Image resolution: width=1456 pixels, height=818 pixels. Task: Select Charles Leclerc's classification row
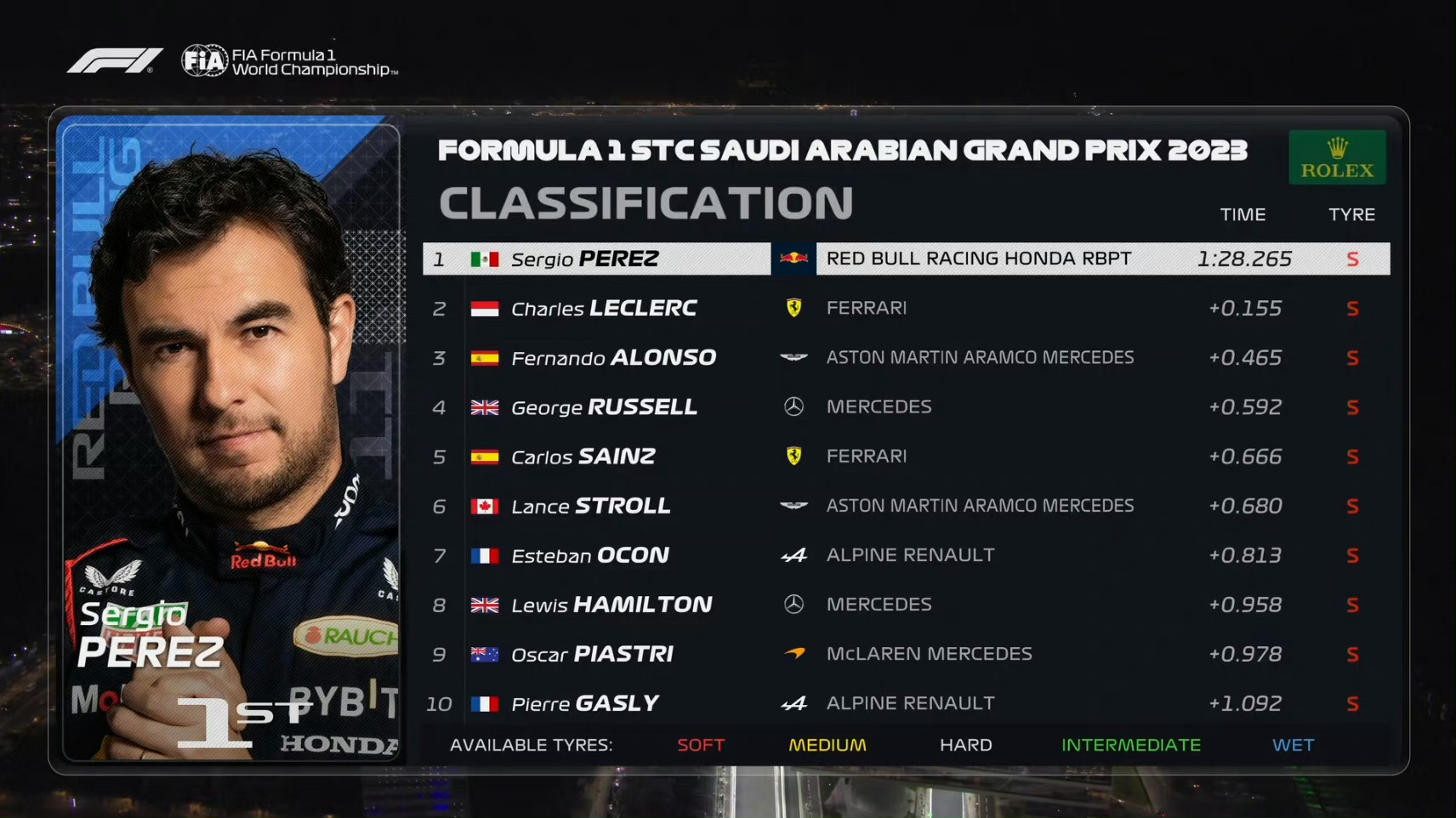click(x=906, y=308)
